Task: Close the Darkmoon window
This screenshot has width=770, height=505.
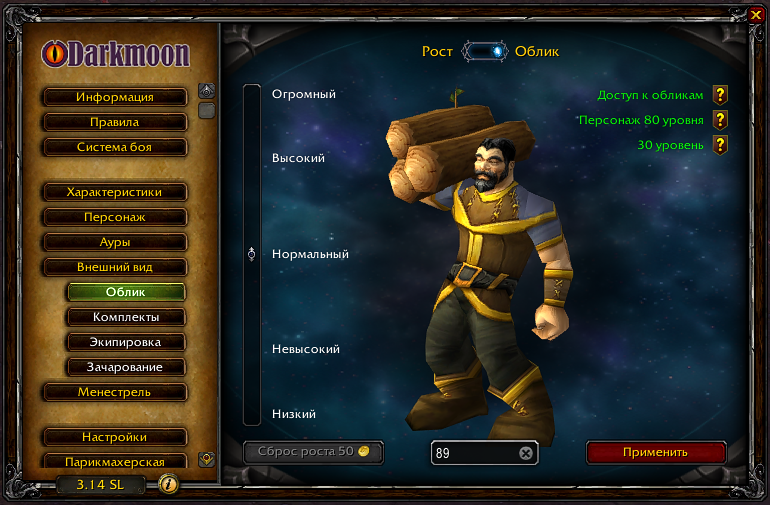Action: coord(755,15)
